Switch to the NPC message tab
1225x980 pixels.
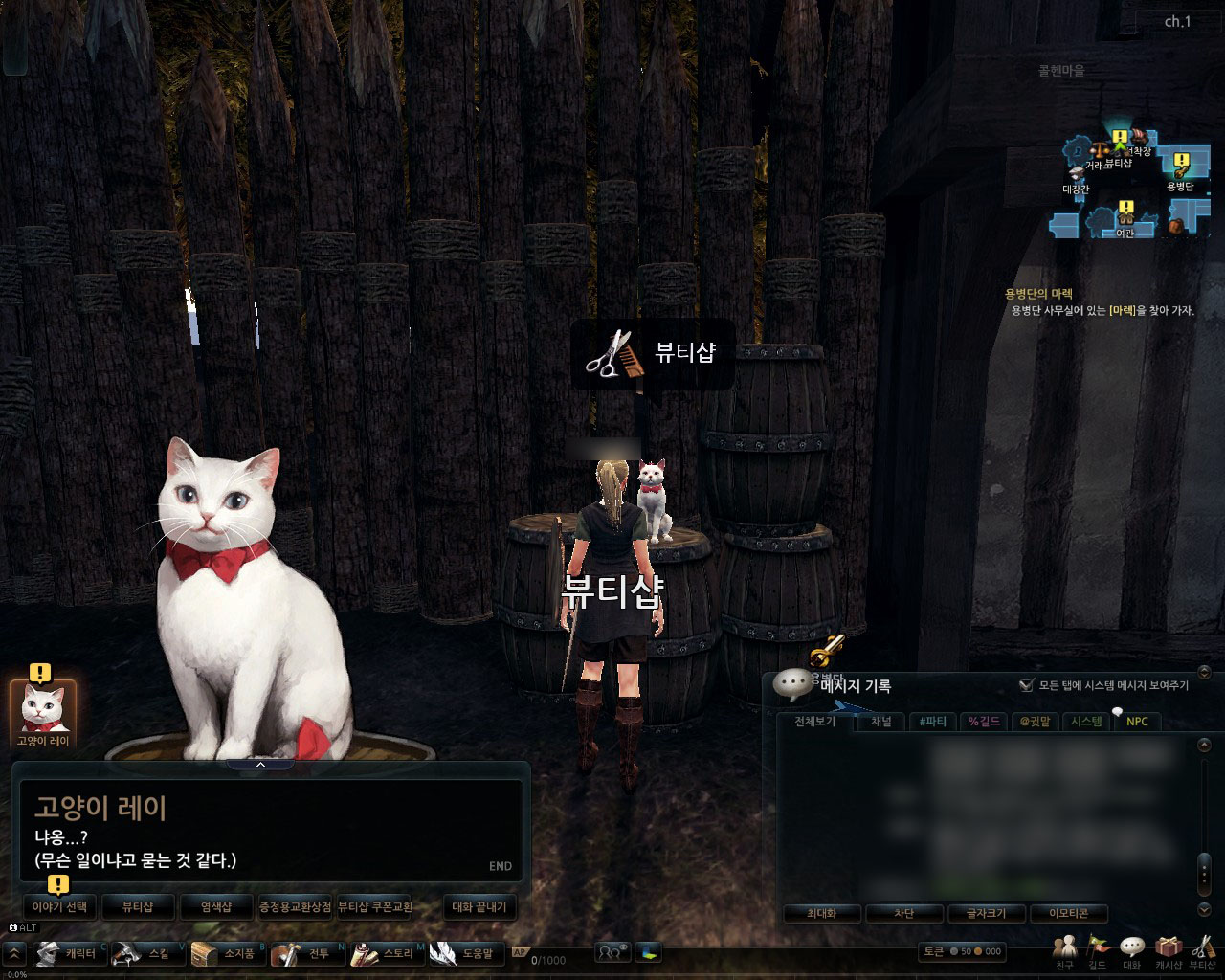(x=1137, y=722)
